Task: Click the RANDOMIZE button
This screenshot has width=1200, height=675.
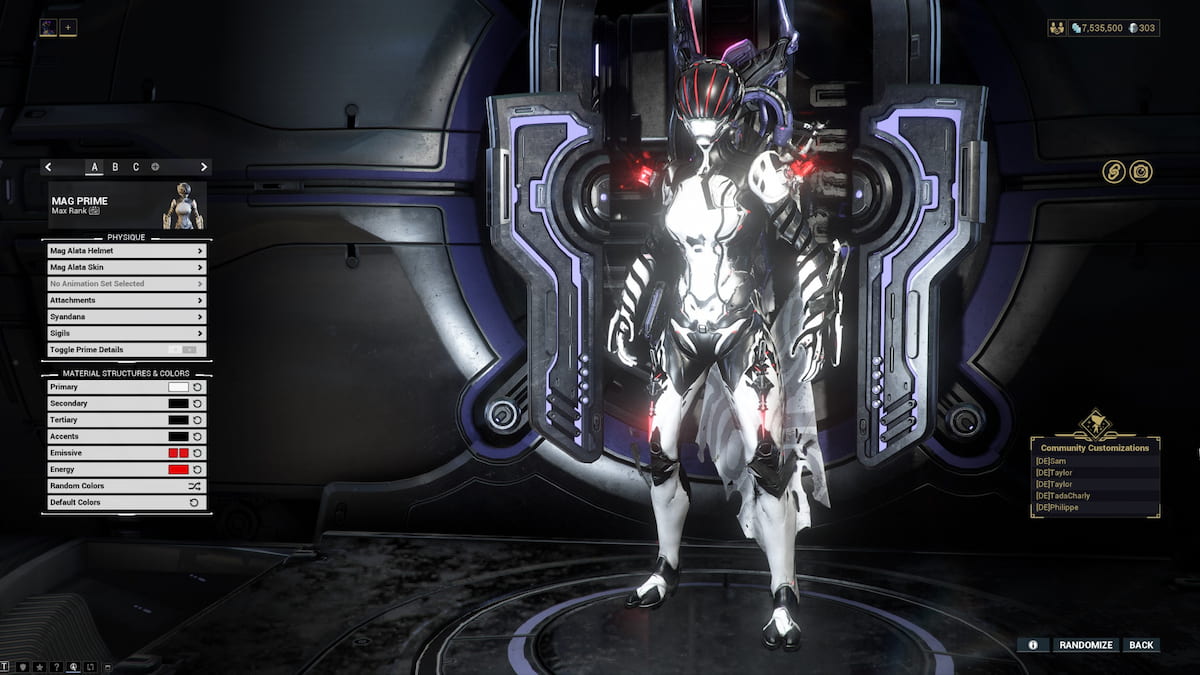Action: pyautogui.click(x=1085, y=645)
